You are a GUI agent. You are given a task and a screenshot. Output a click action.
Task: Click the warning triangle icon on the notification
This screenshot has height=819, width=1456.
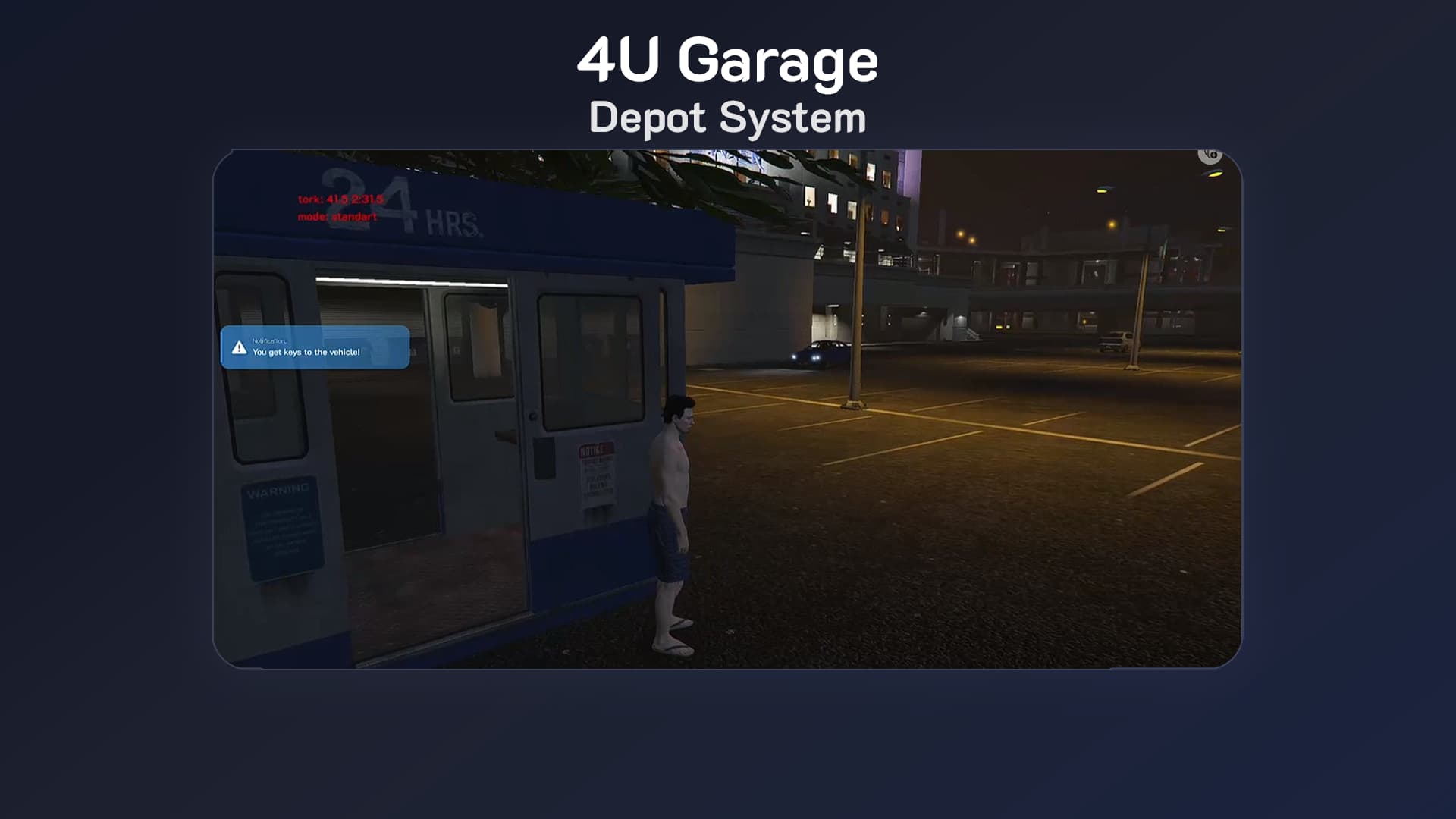239,348
